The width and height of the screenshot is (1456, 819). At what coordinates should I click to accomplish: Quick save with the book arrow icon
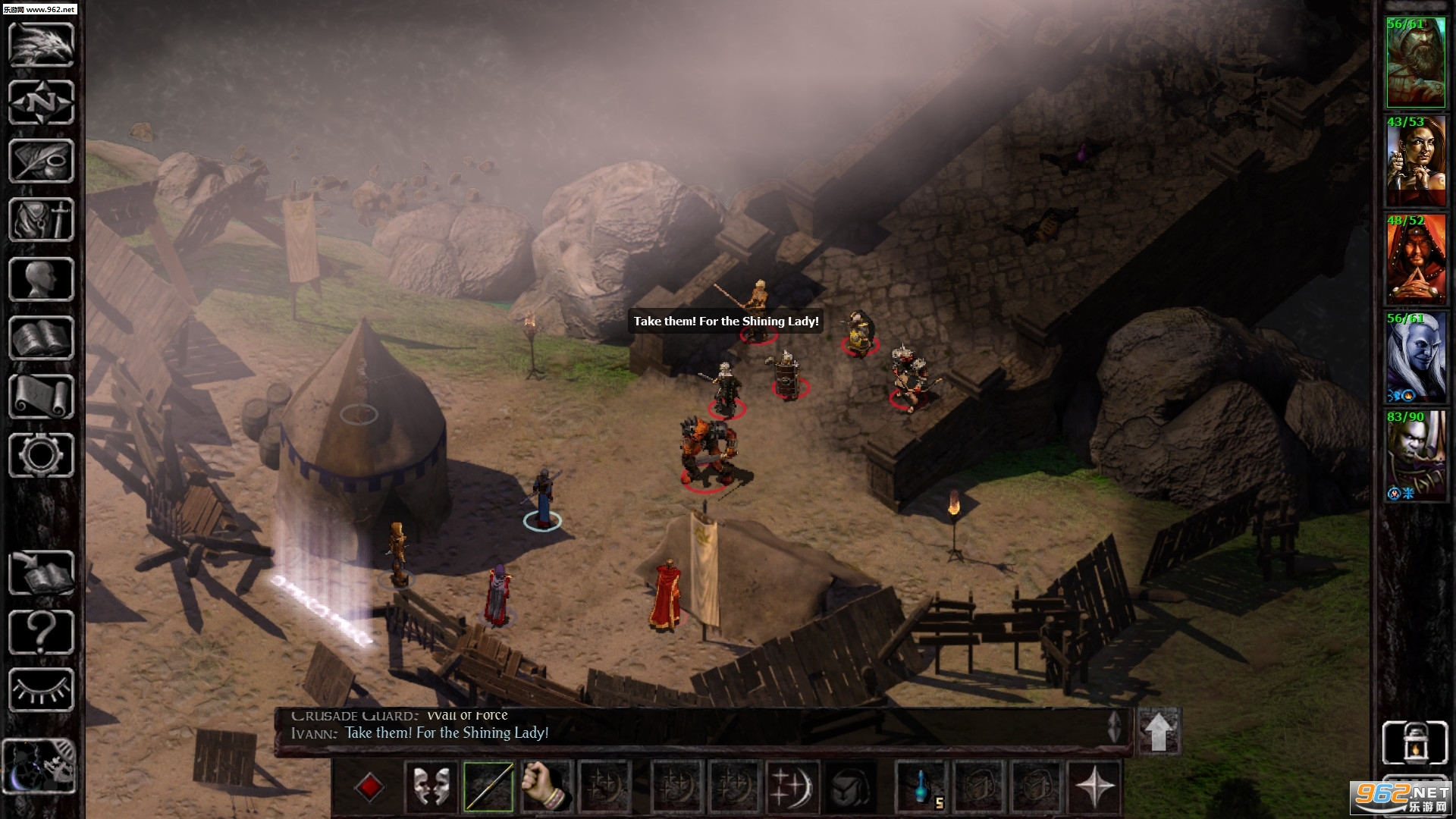[x=41, y=573]
